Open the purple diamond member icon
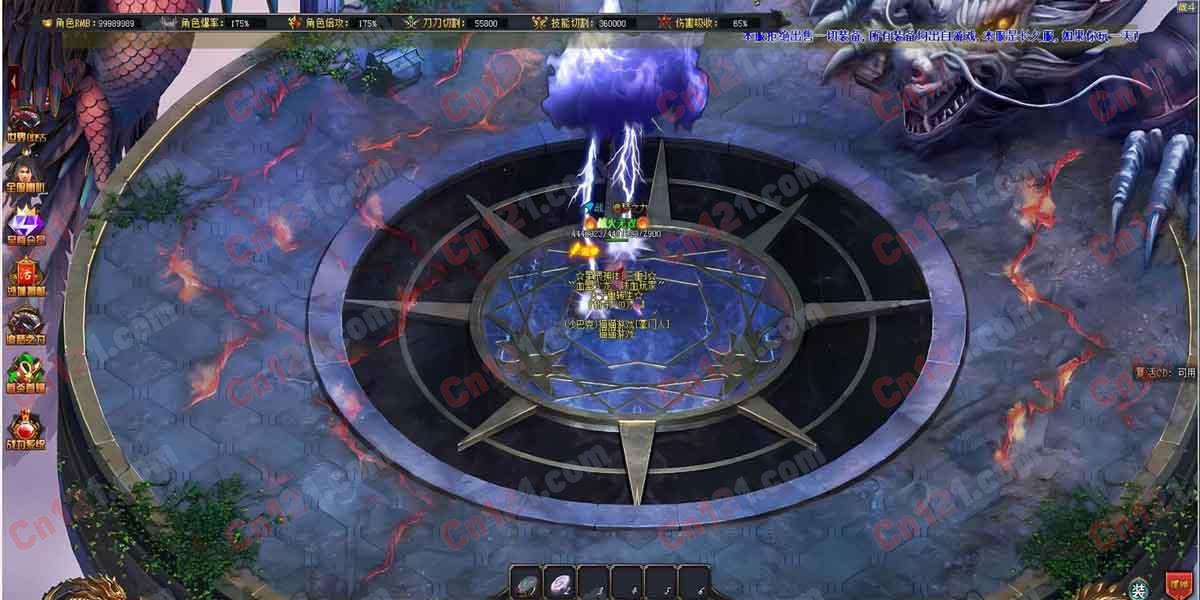 coord(24,221)
